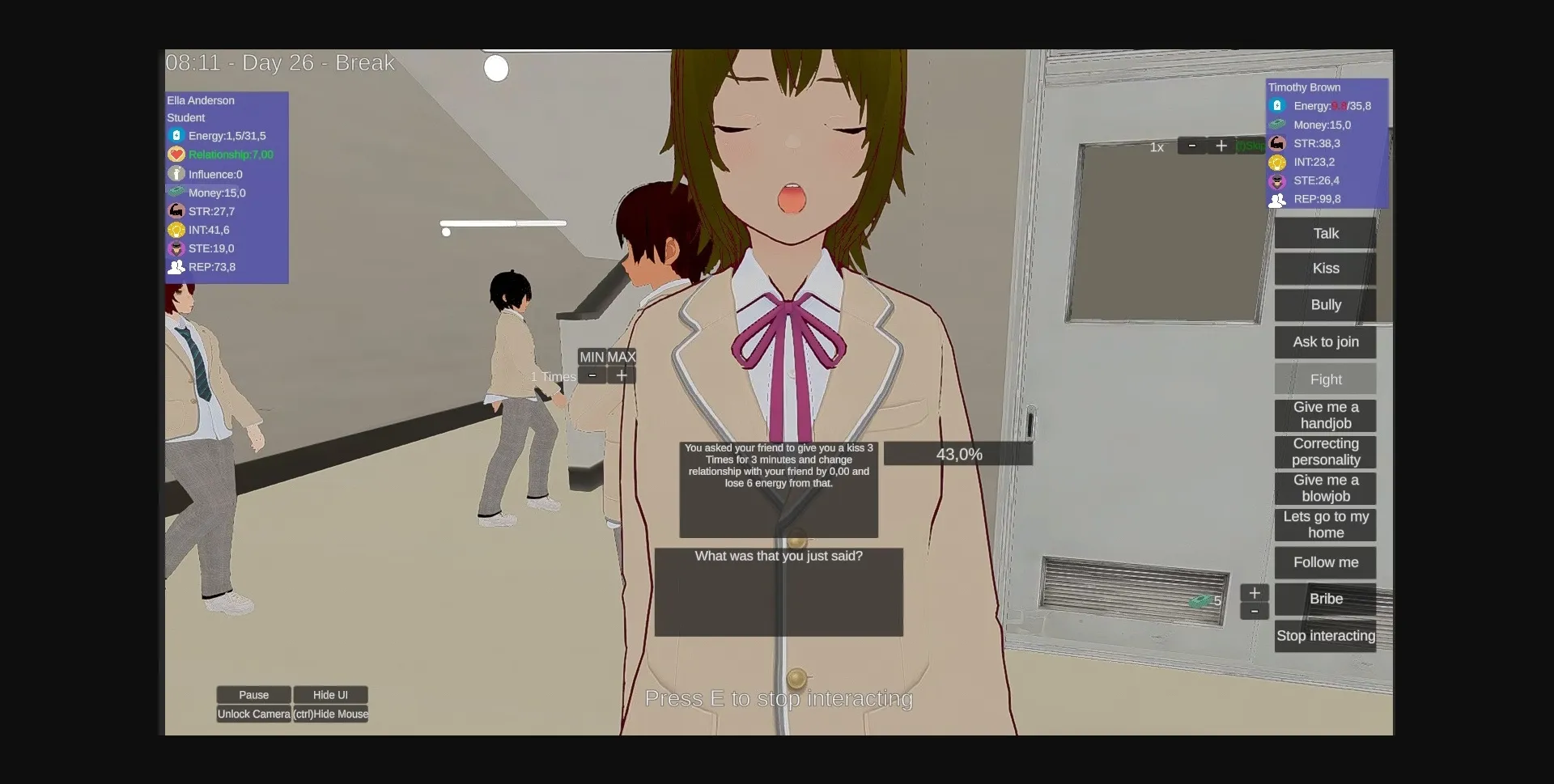Click the cash icon next to the Bribe amount
The image size is (1554, 784).
point(1201,601)
